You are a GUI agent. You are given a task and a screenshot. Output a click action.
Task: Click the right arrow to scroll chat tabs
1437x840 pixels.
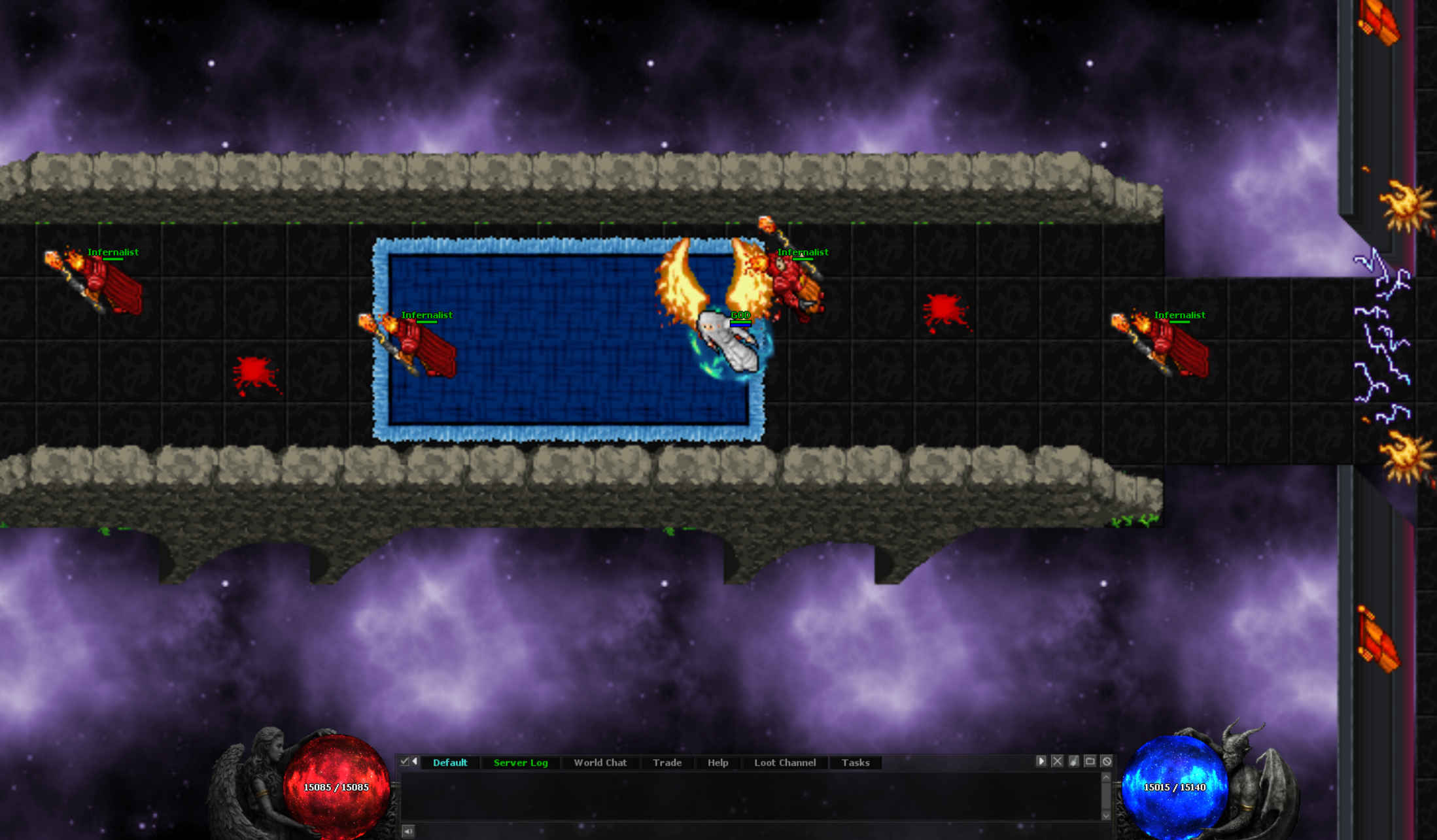1041,762
